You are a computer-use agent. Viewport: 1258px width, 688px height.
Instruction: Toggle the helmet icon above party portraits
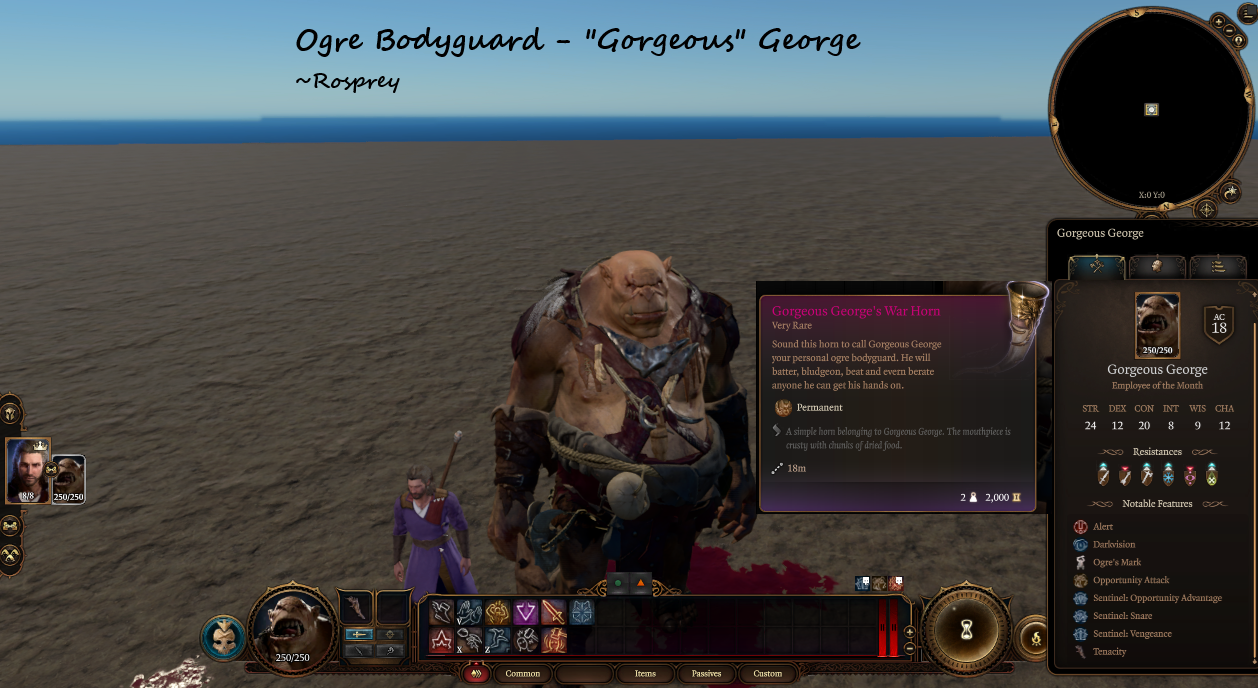11,412
